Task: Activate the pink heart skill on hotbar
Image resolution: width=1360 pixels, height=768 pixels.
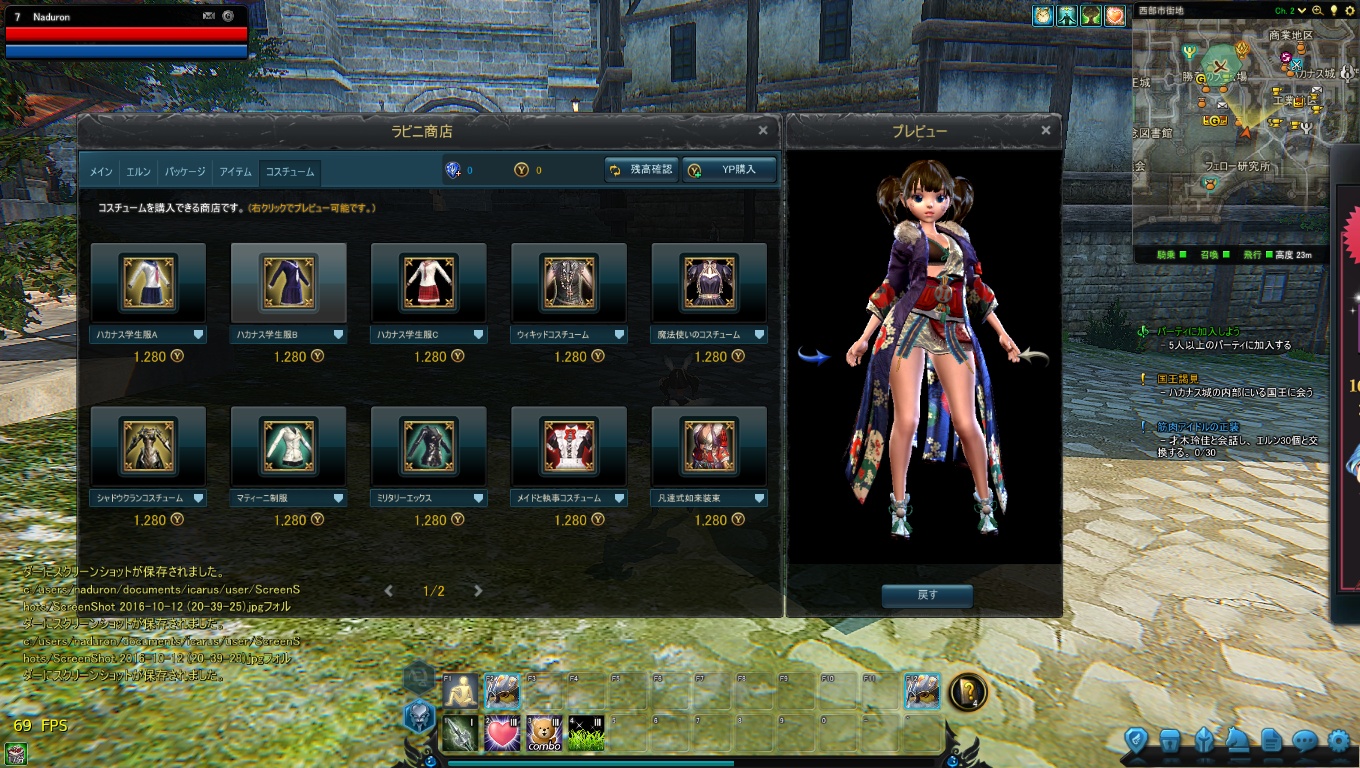Action: point(502,734)
